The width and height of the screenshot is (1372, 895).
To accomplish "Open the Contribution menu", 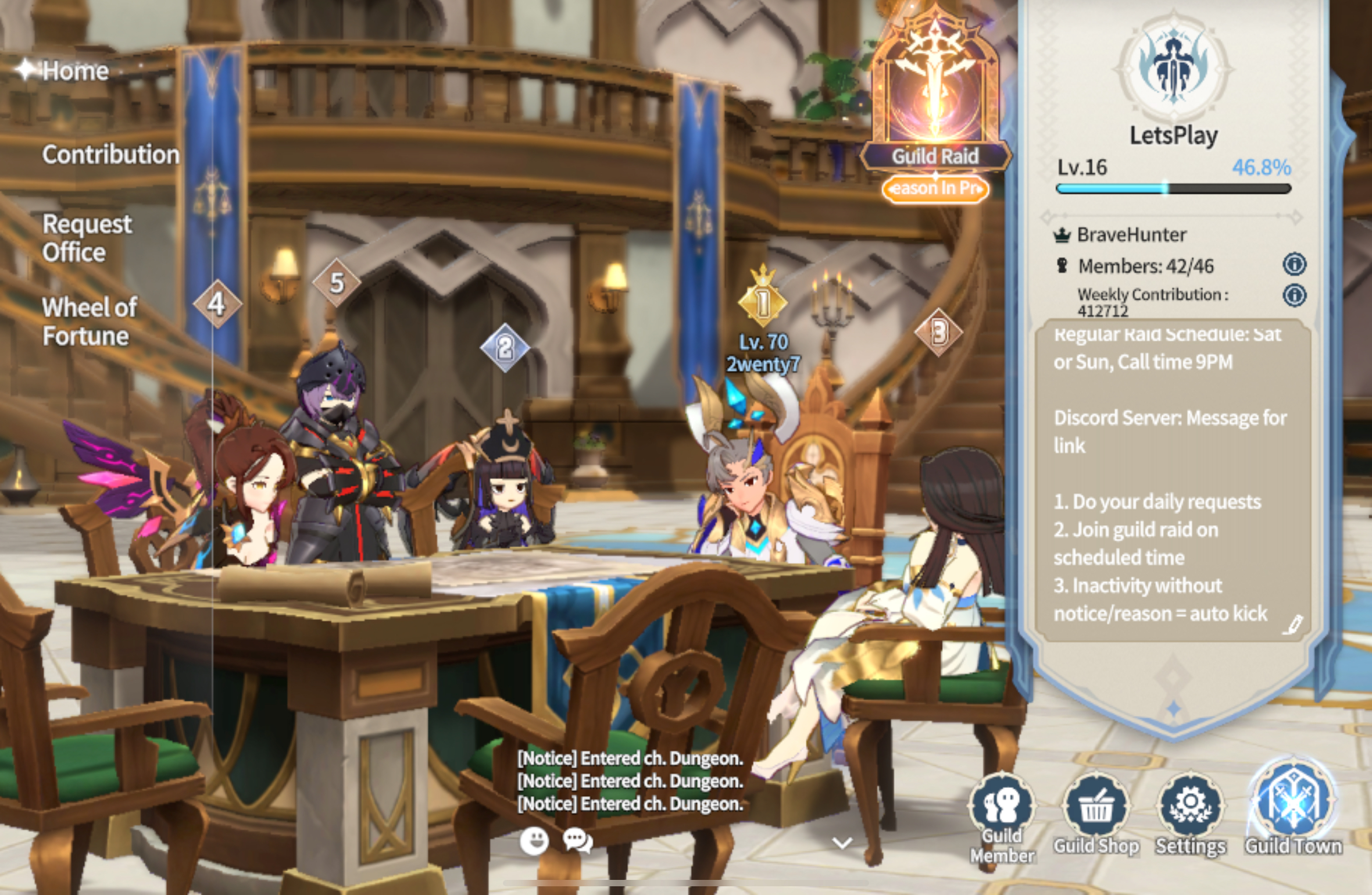I will pos(110,155).
